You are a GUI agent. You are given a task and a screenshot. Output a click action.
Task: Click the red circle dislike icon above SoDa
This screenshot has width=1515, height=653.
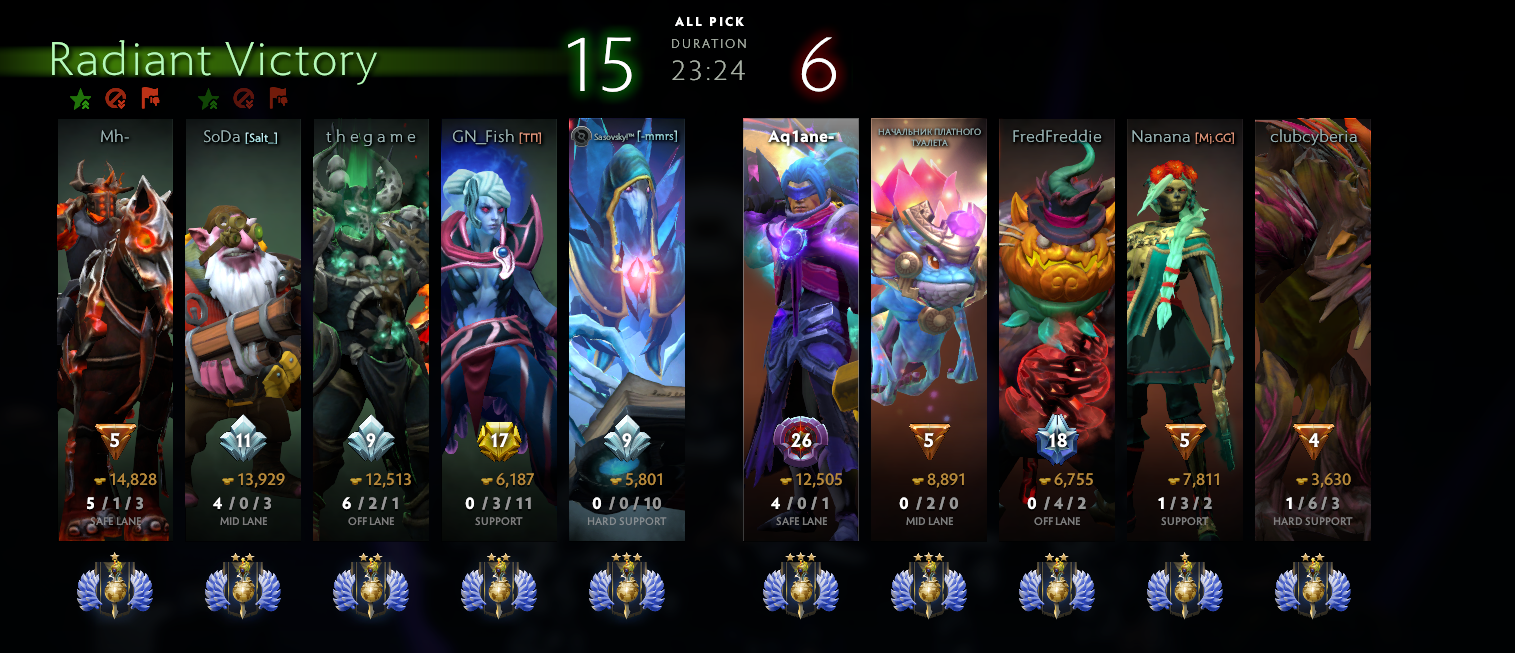click(243, 98)
